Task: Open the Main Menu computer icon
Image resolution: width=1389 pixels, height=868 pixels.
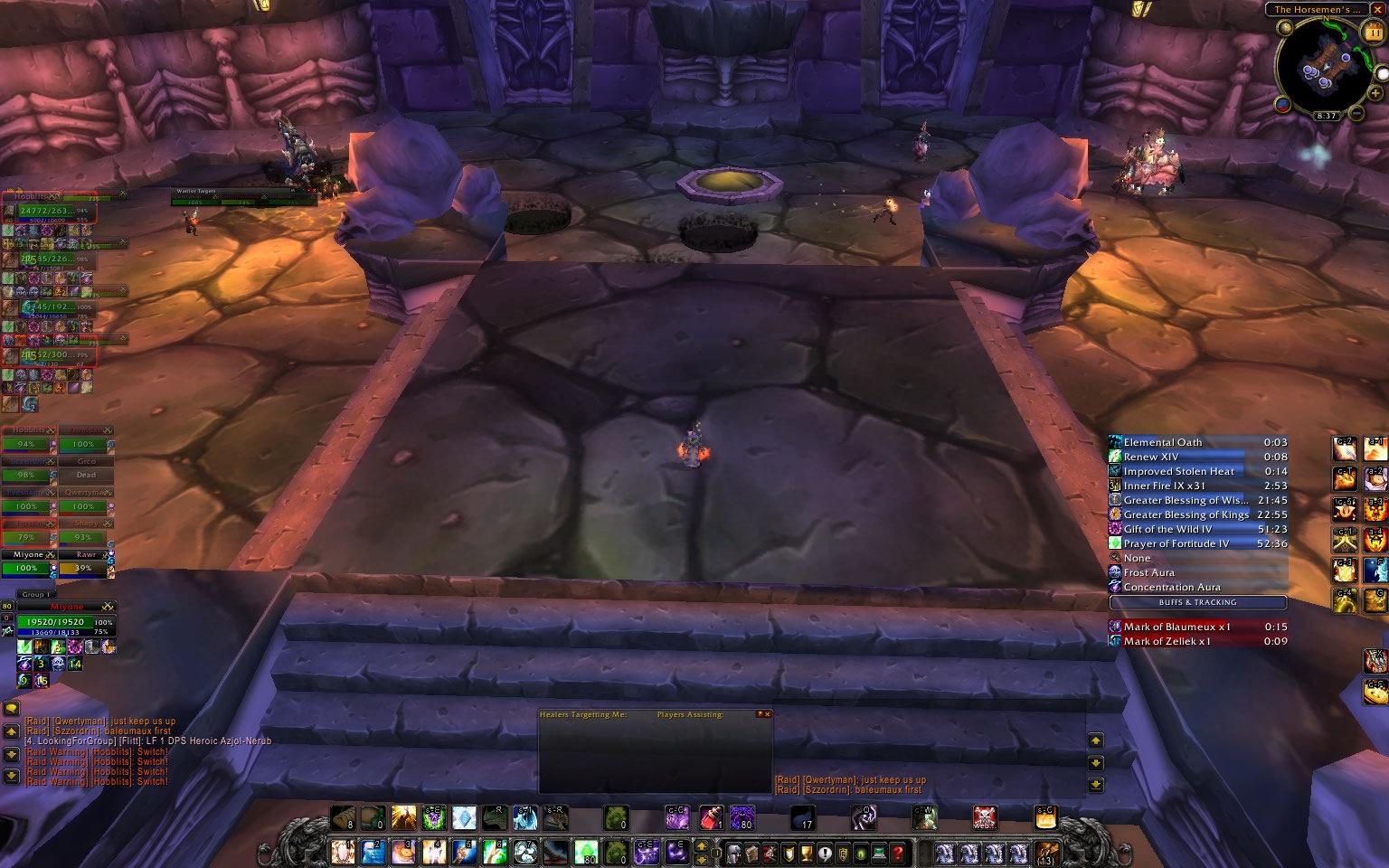Action: pos(878,853)
